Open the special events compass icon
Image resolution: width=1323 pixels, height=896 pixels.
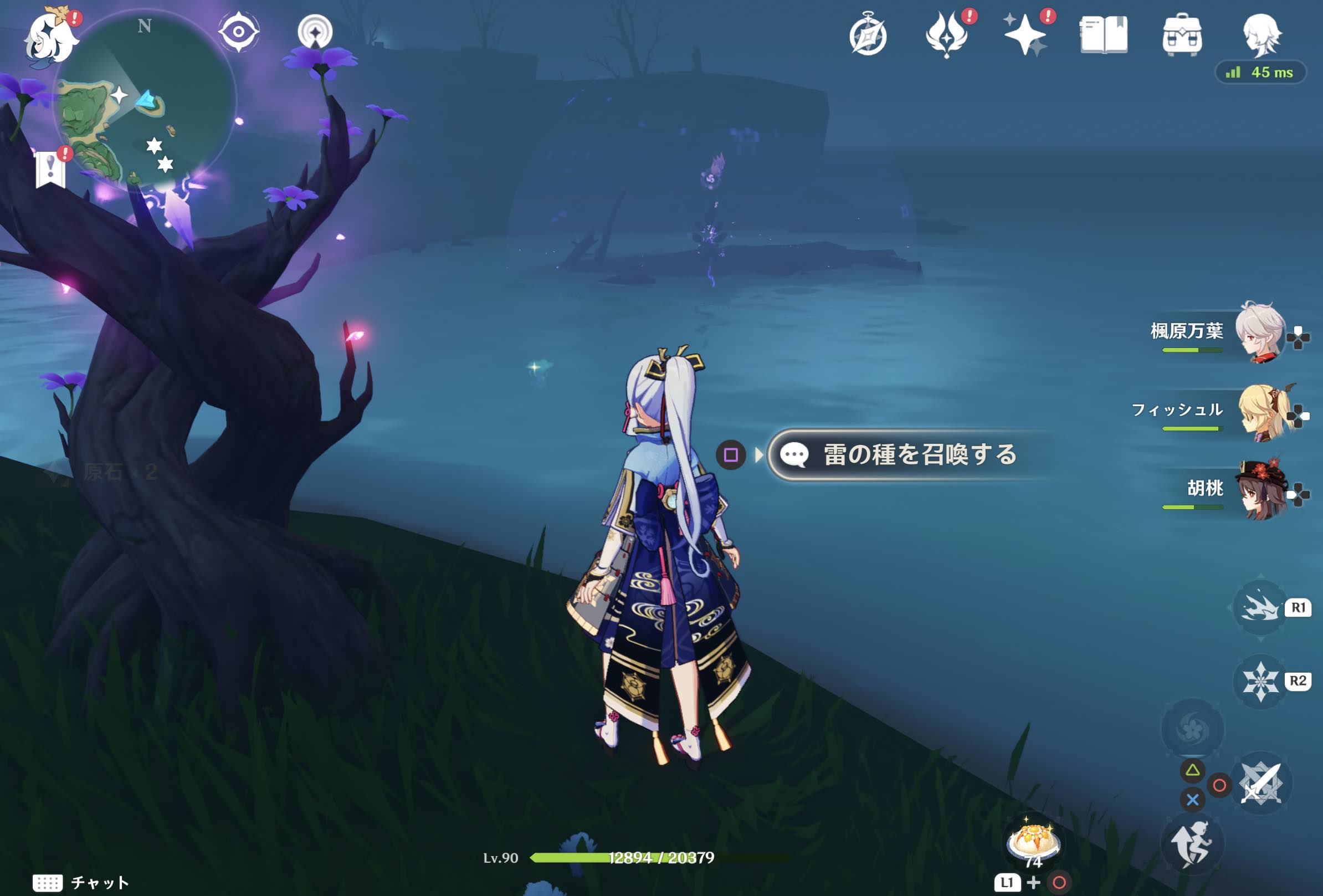868,34
